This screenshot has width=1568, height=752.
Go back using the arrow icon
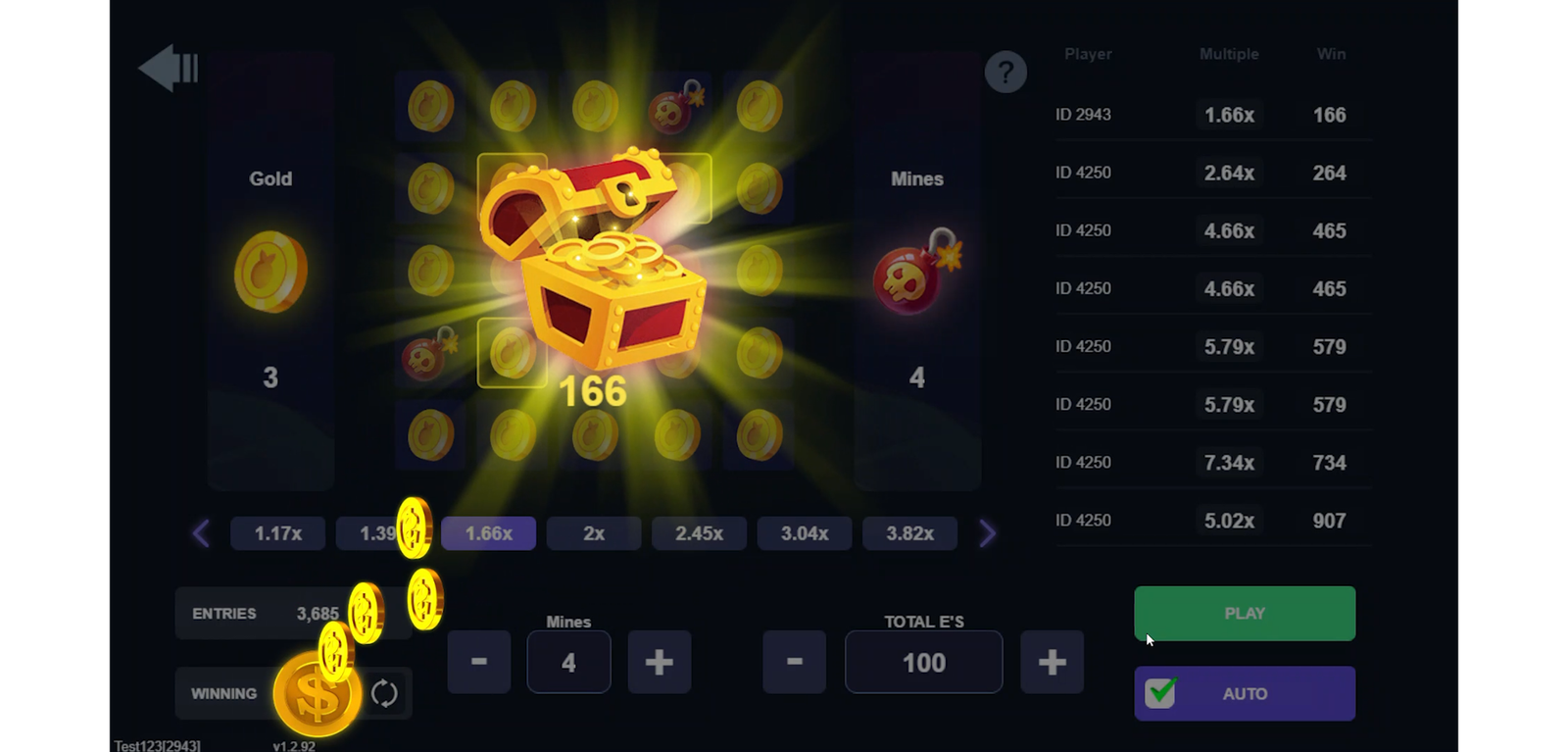click(169, 69)
